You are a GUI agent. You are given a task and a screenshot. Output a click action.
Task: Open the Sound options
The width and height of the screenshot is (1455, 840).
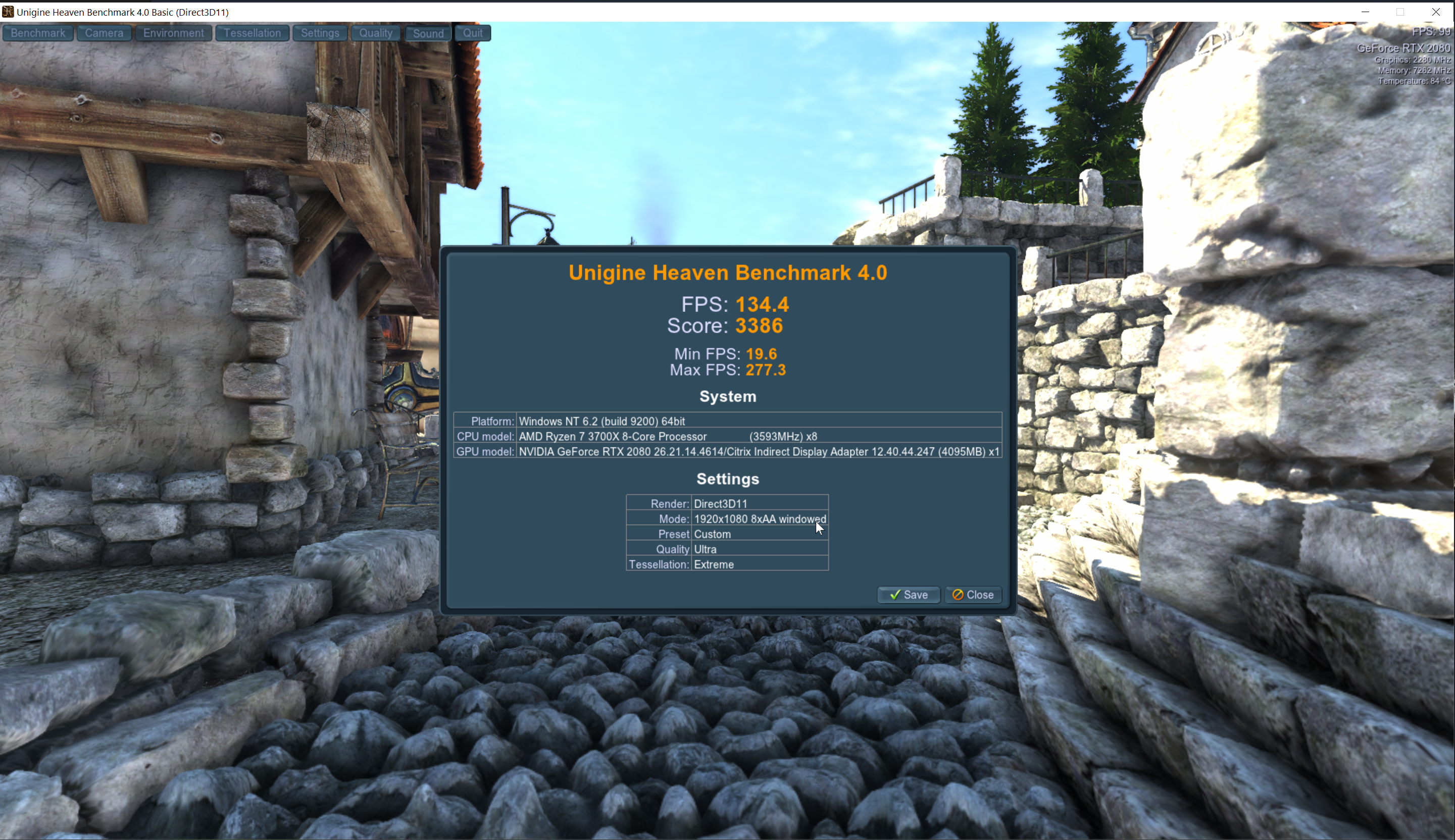click(x=427, y=33)
